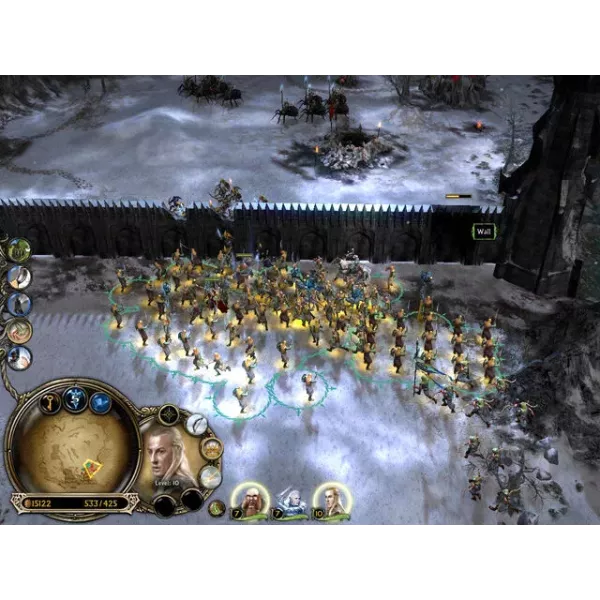This screenshot has height=600, width=600.
Task: Use the tan swirl power icon
Action: coord(19,330)
